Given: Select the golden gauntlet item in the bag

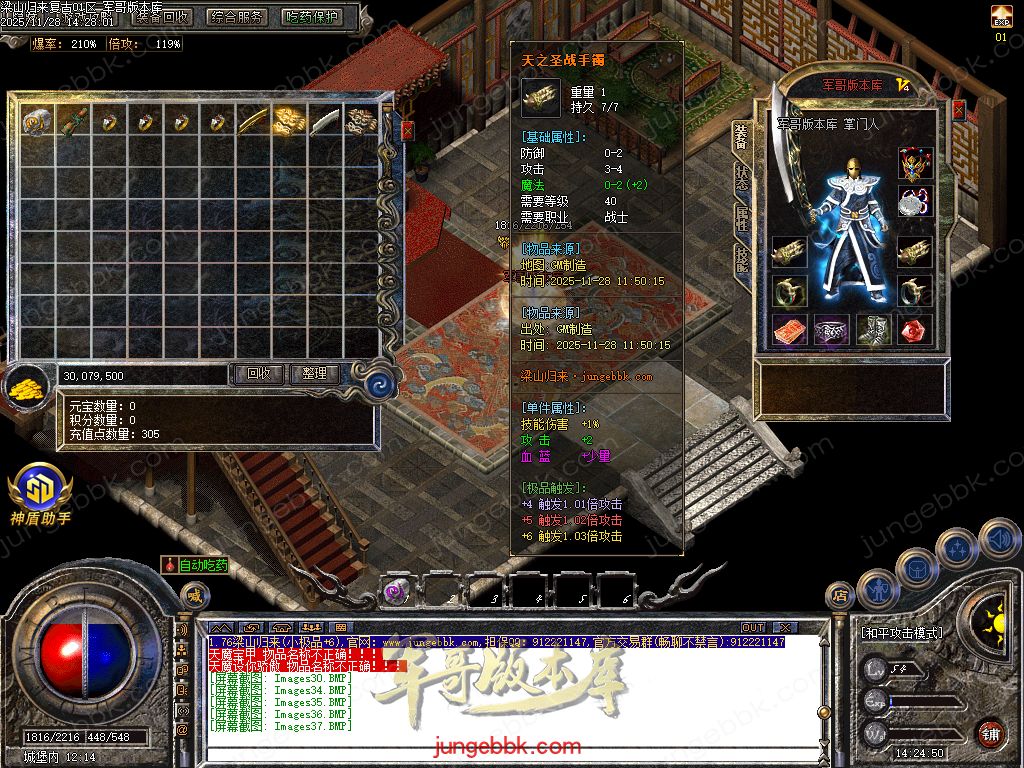Looking at the screenshot, I should 289,121.
